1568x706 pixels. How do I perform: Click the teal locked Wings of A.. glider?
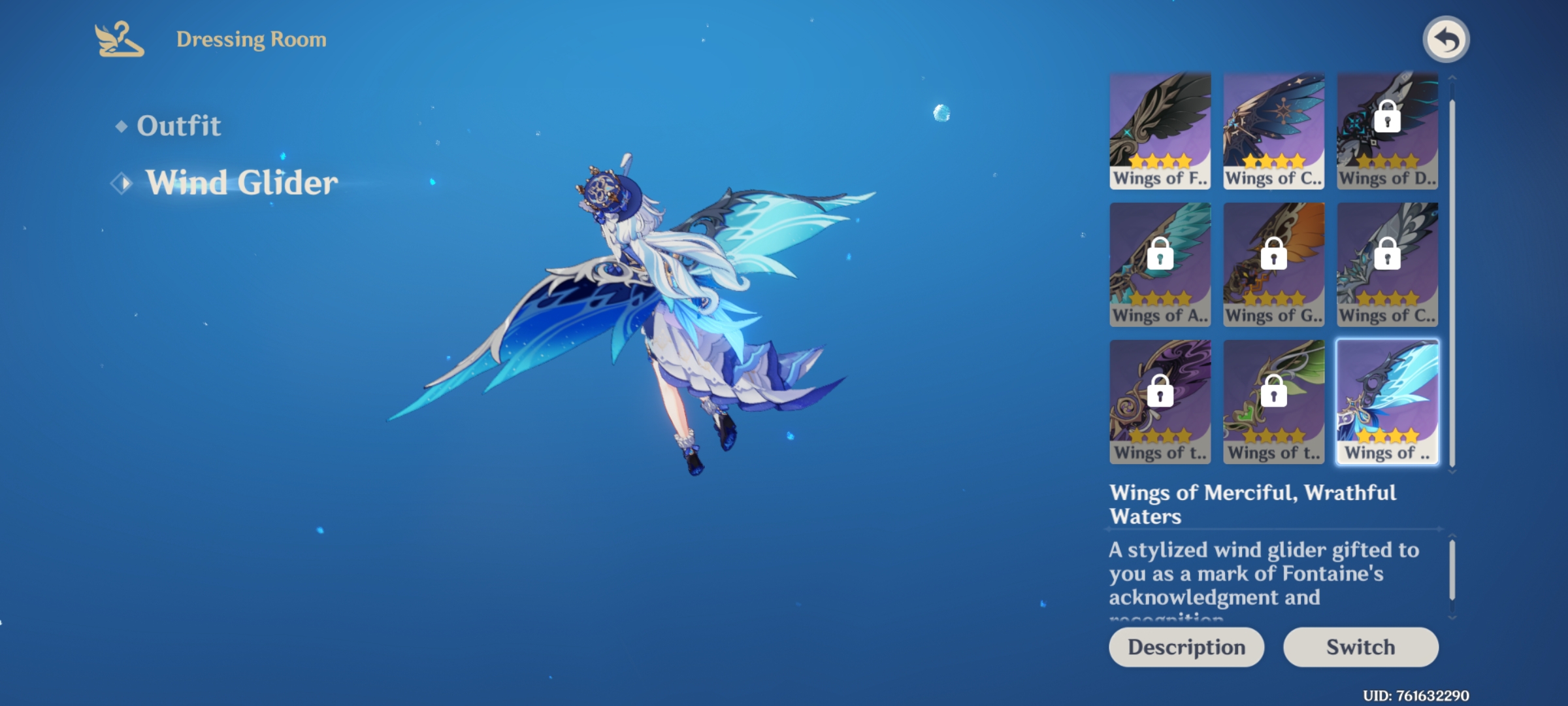1160,265
